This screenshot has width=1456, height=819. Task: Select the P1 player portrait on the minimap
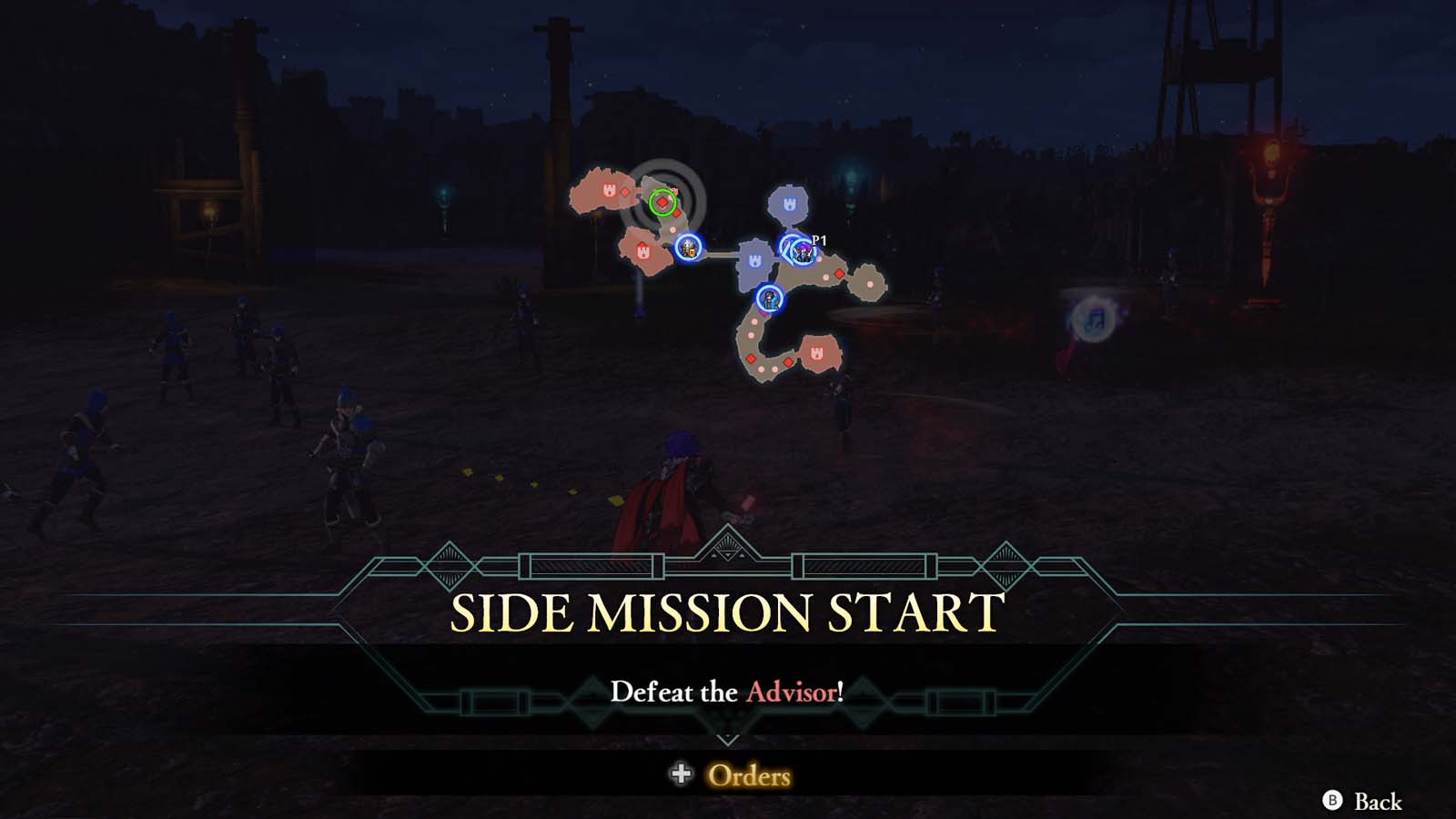coord(803,253)
